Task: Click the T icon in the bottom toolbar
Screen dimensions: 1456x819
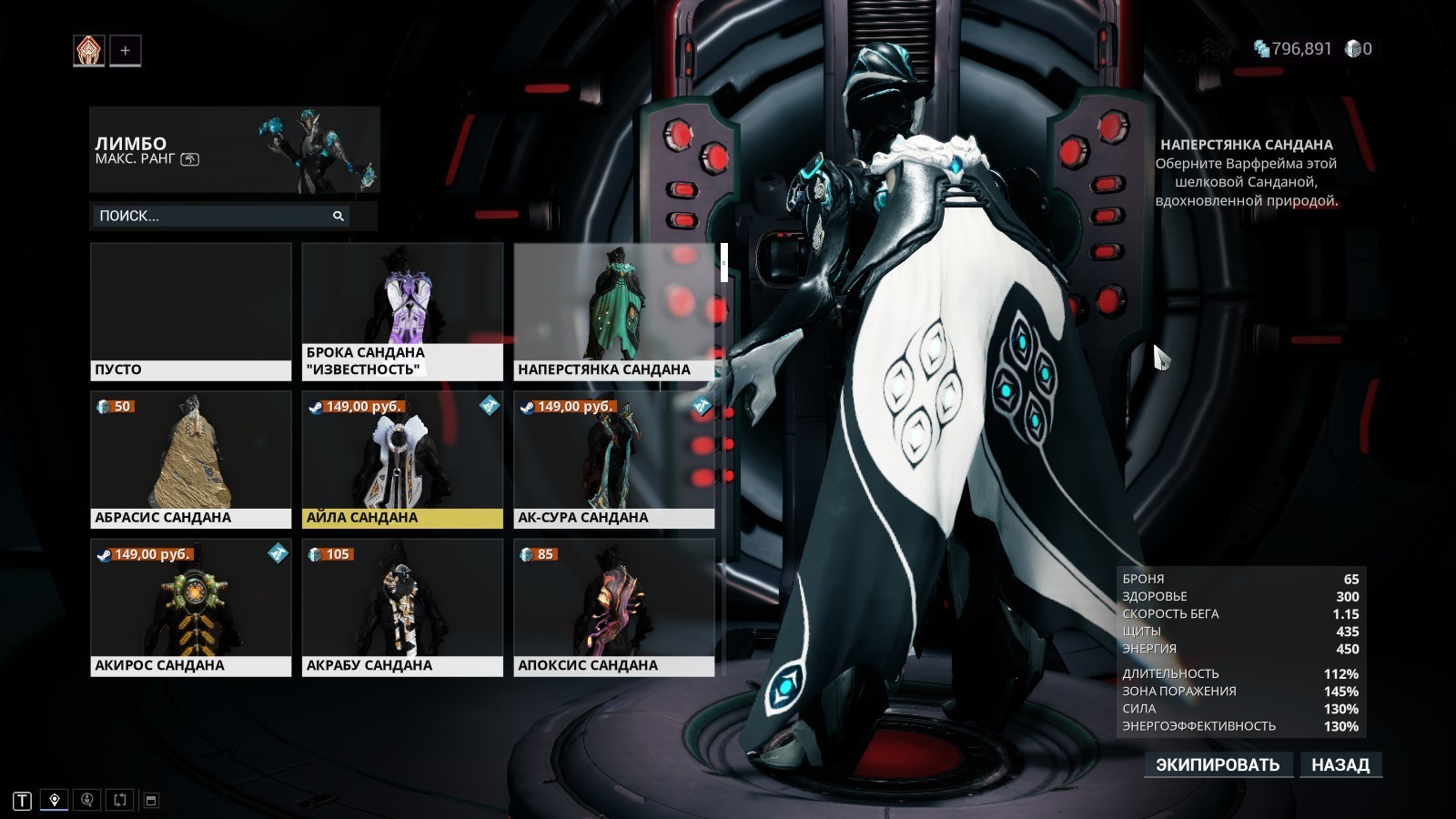Action: 23,801
